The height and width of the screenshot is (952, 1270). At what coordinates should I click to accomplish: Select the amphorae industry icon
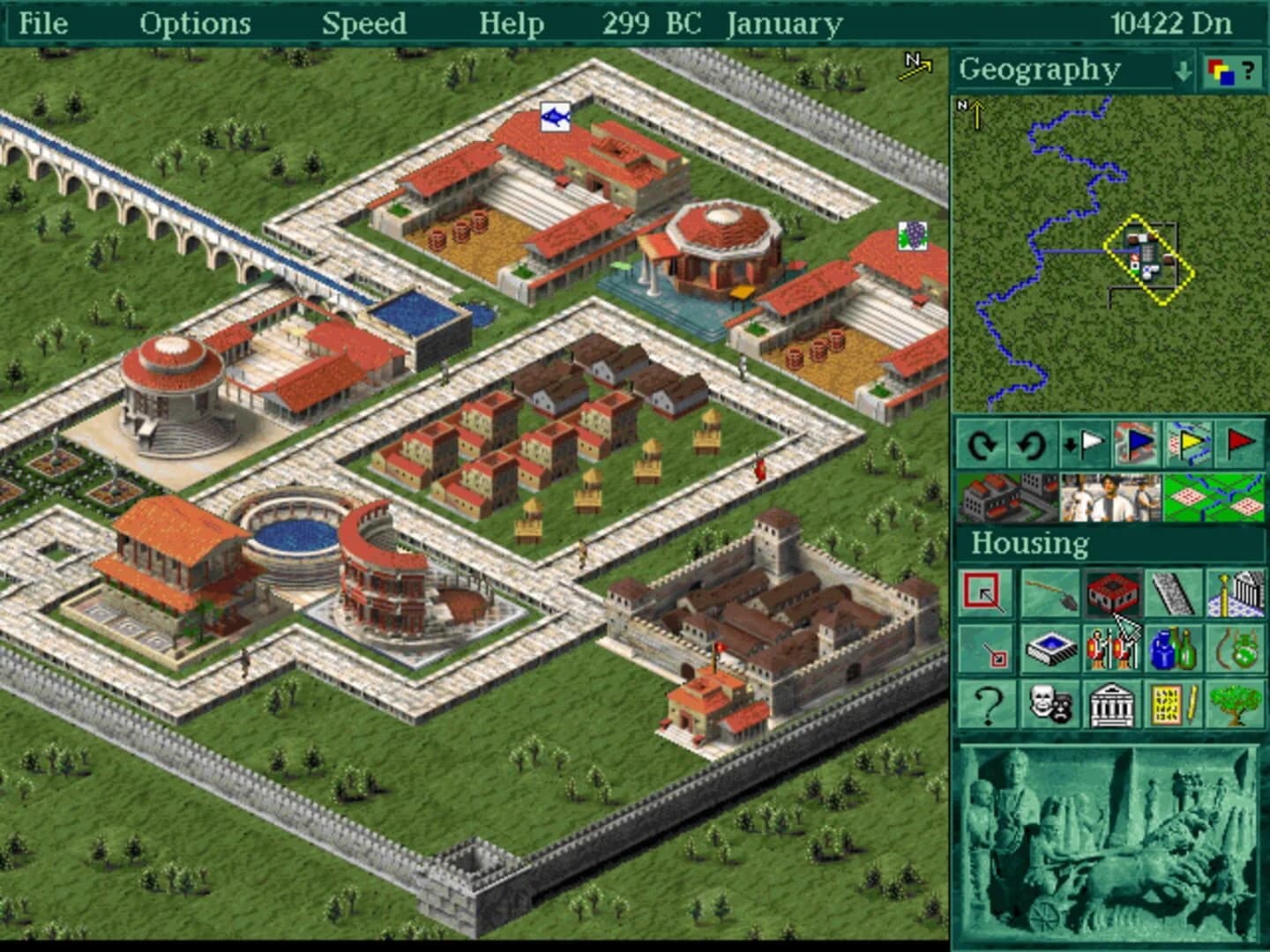[x=1173, y=649]
